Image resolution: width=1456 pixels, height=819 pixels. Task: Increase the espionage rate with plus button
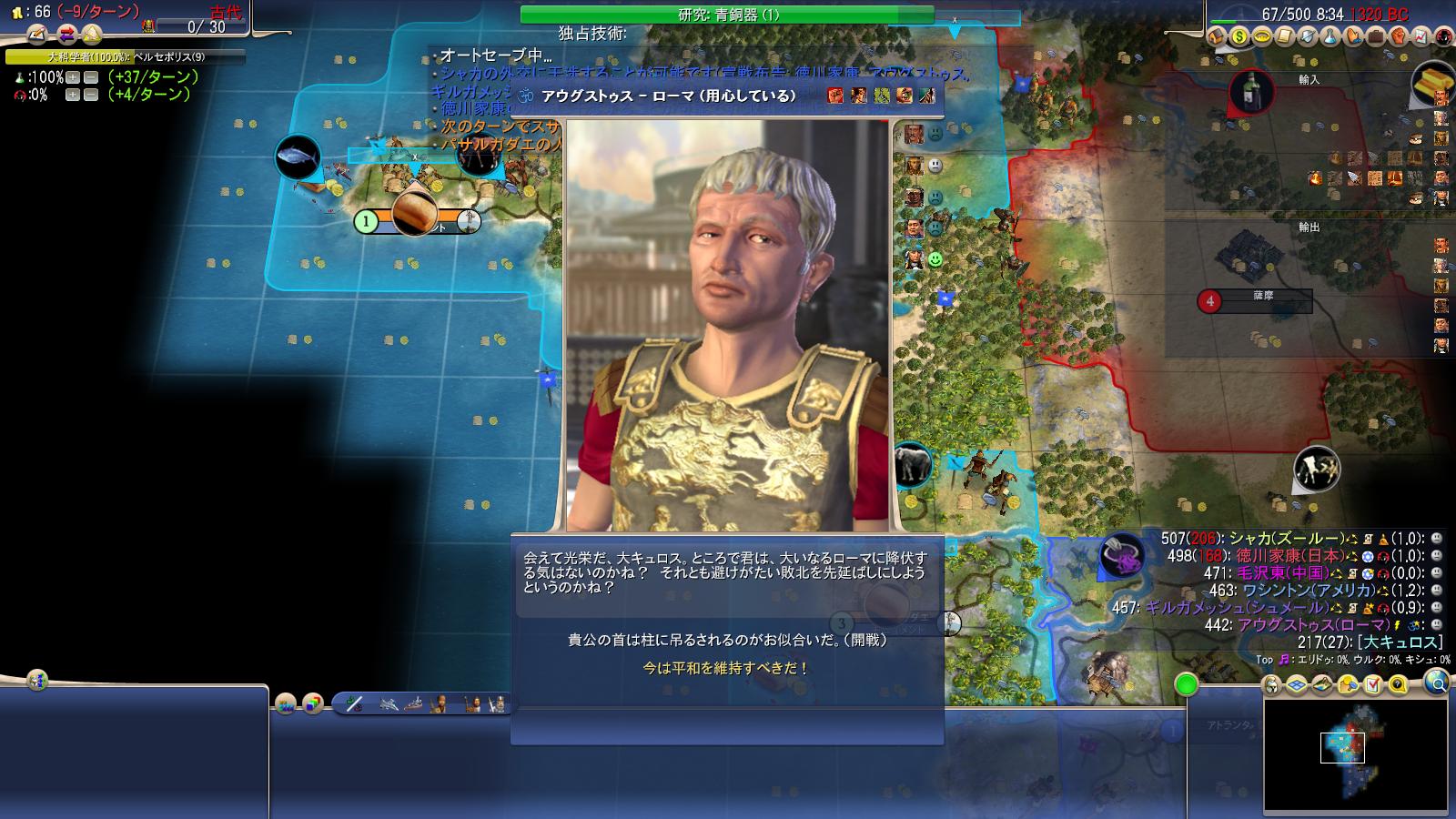pos(73,95)
